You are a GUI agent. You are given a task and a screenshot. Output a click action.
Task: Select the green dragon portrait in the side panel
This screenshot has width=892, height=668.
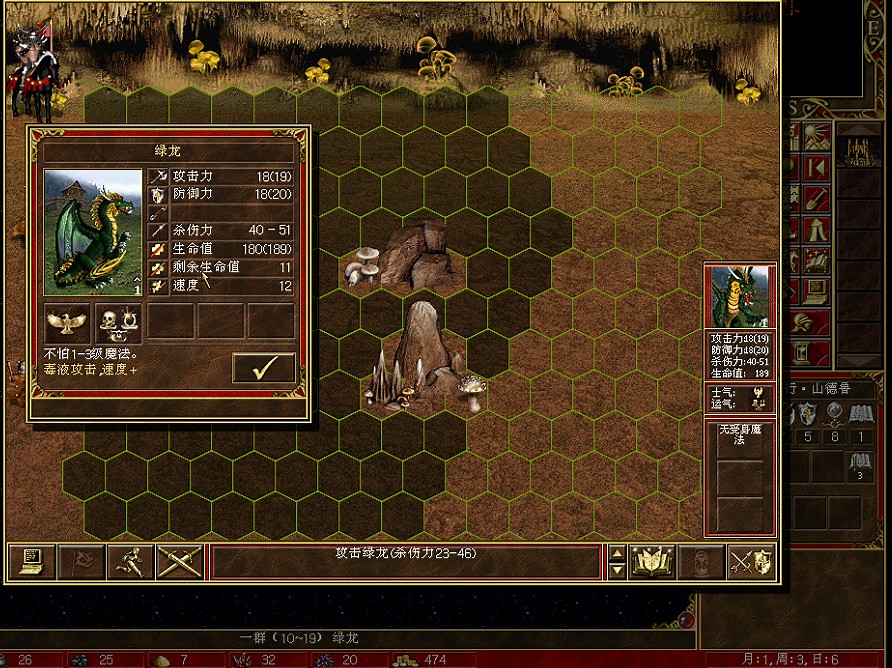(x=739, y=296)
